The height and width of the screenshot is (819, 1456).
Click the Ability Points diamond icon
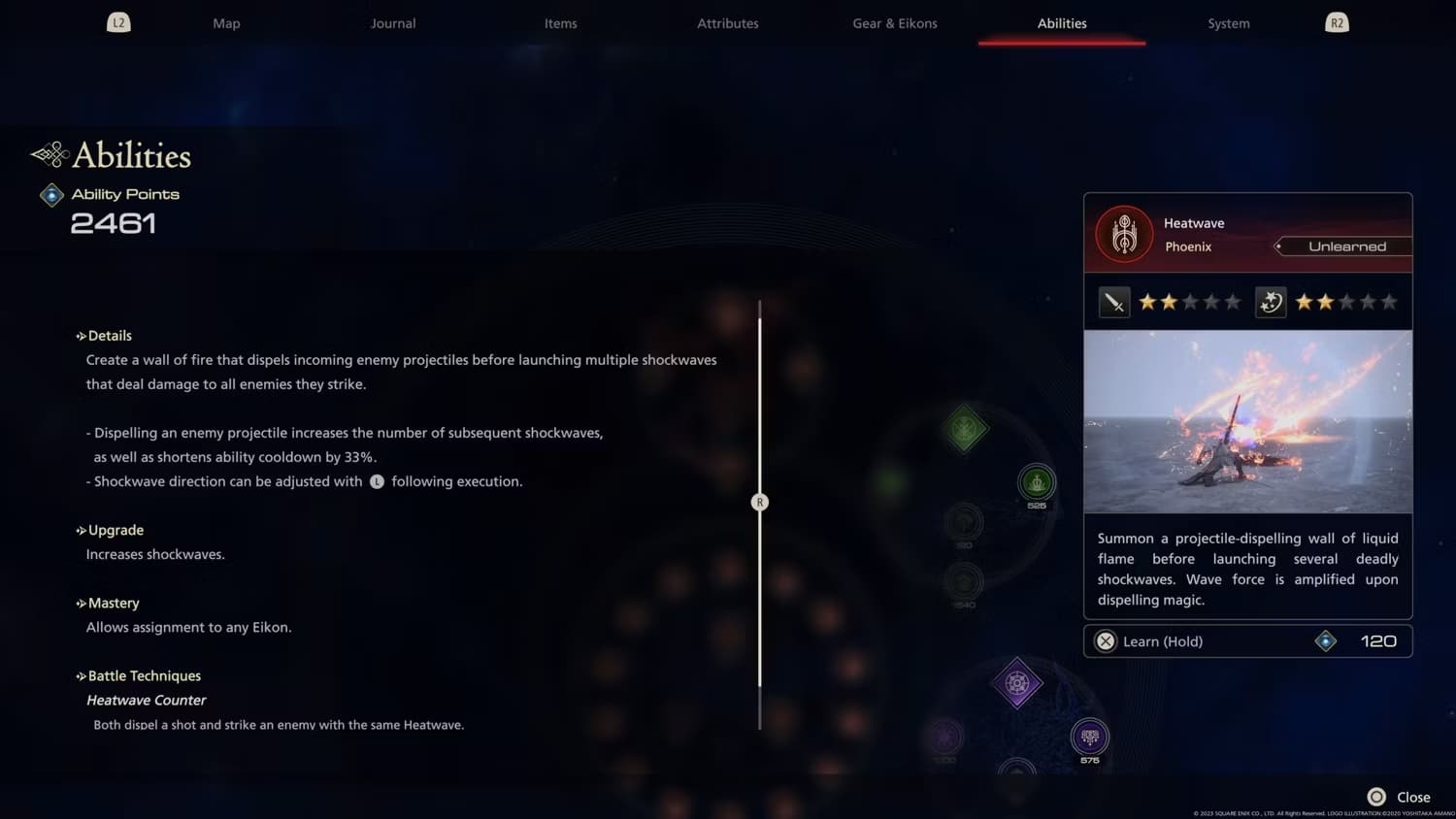50,194
